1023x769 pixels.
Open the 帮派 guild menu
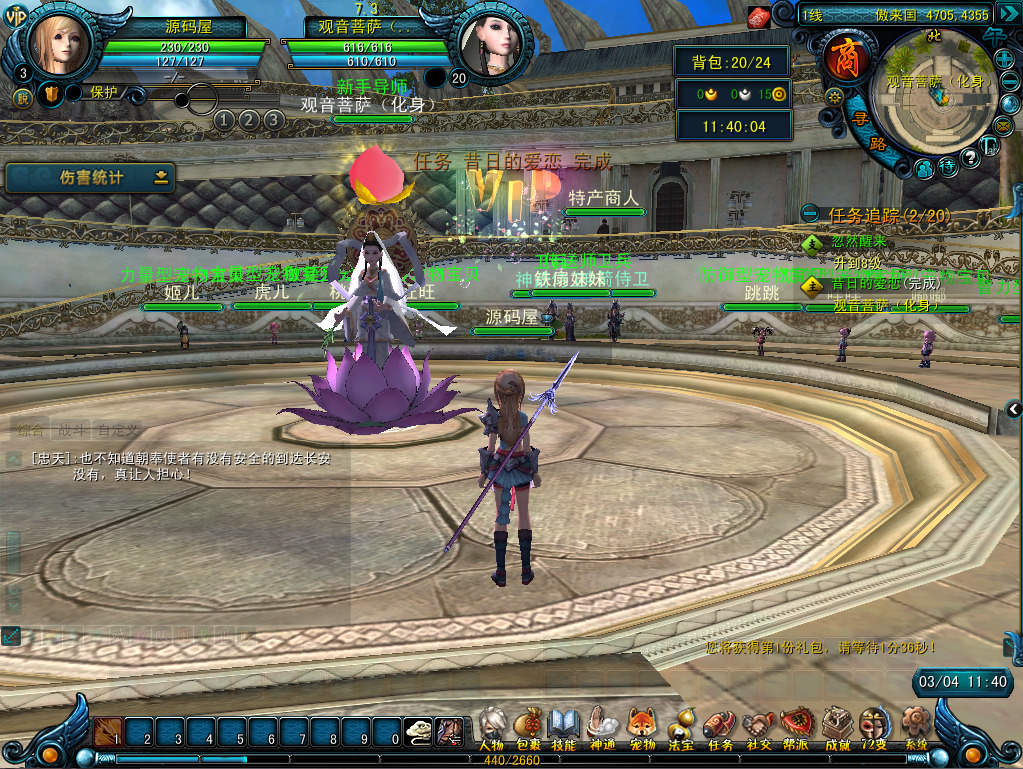(x=797, y=728)
